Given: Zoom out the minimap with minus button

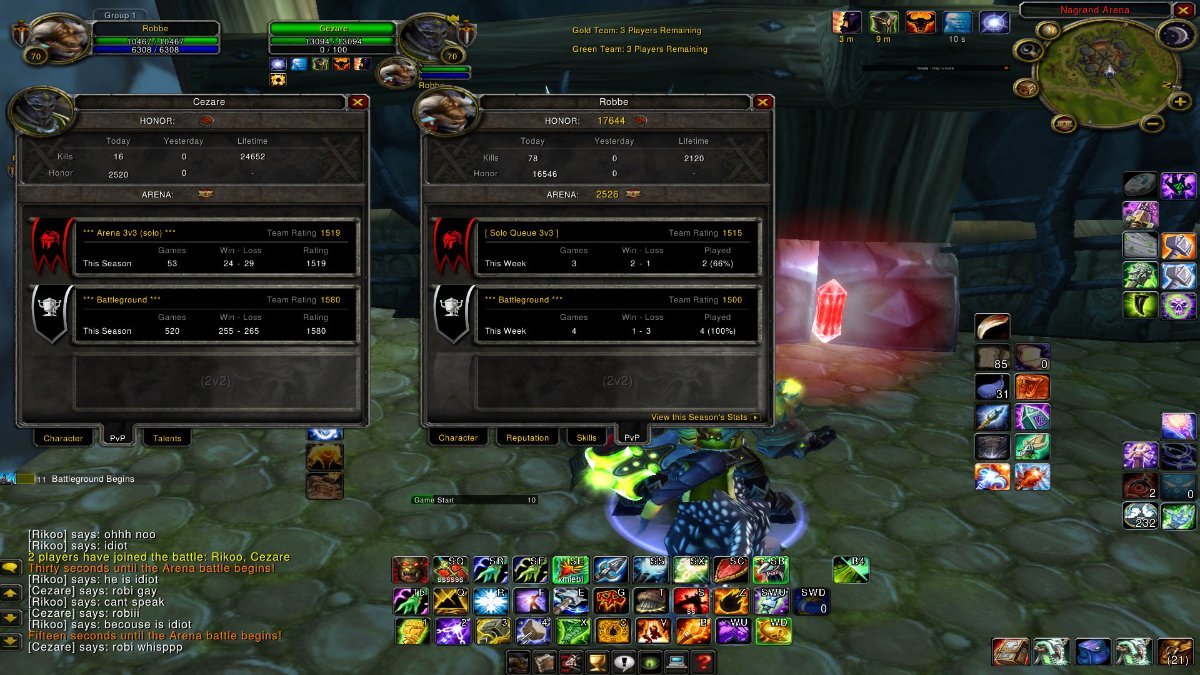Looking at the screenshot, I should coord(1152,124).
